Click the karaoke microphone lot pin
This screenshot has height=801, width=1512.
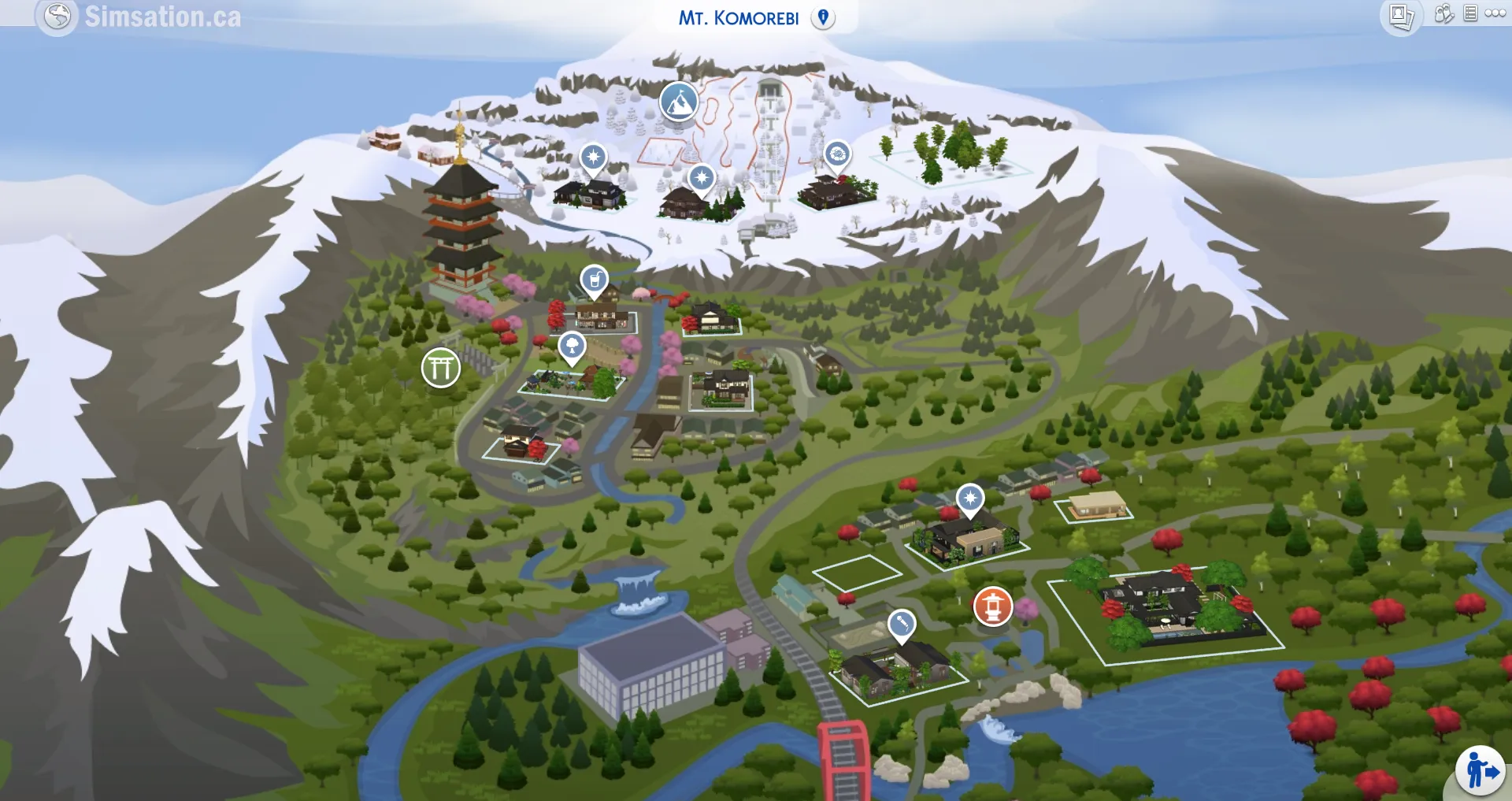click(x=902, y=622)
